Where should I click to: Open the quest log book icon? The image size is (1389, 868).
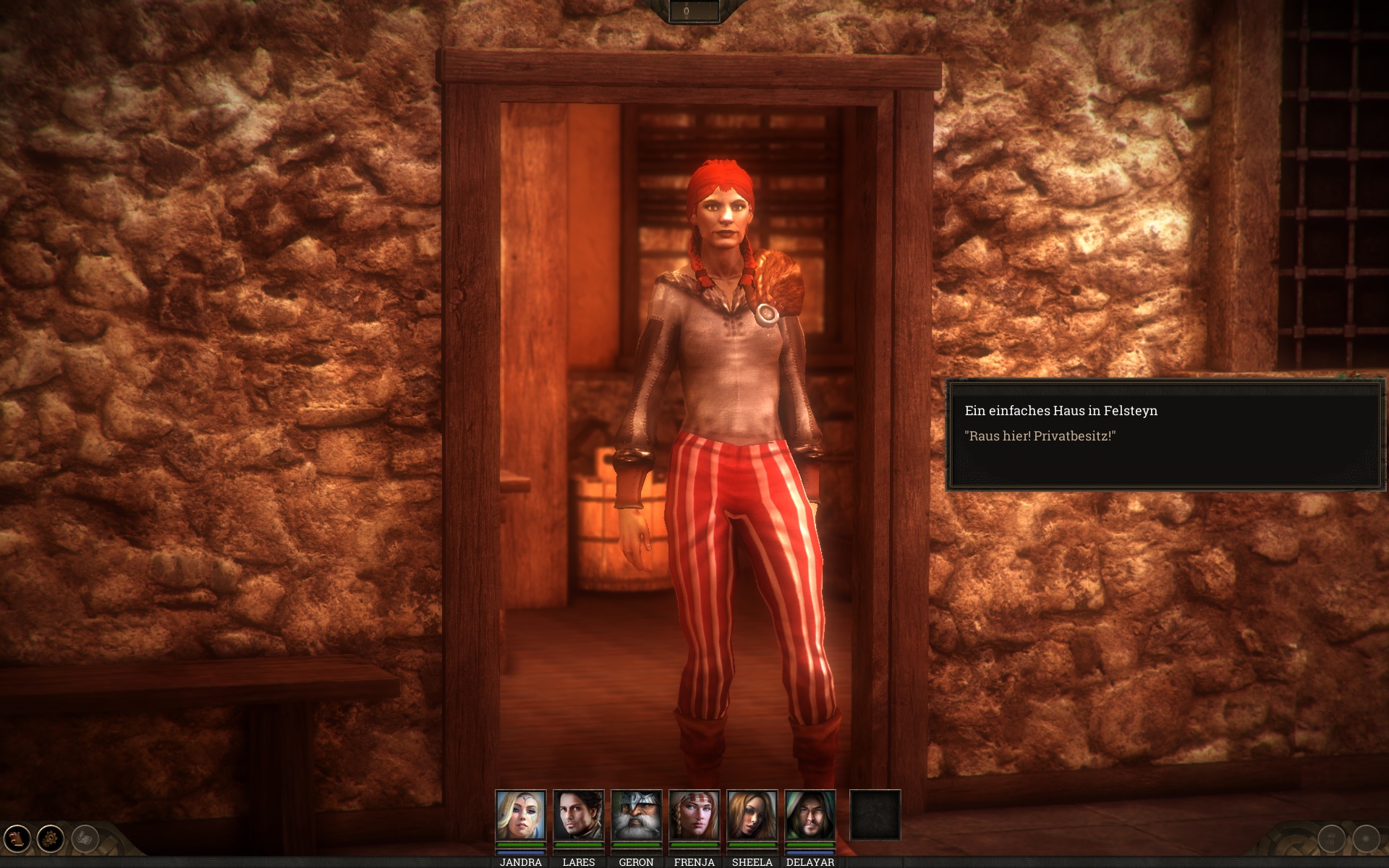pyautogui.click(x=16, y=838)
